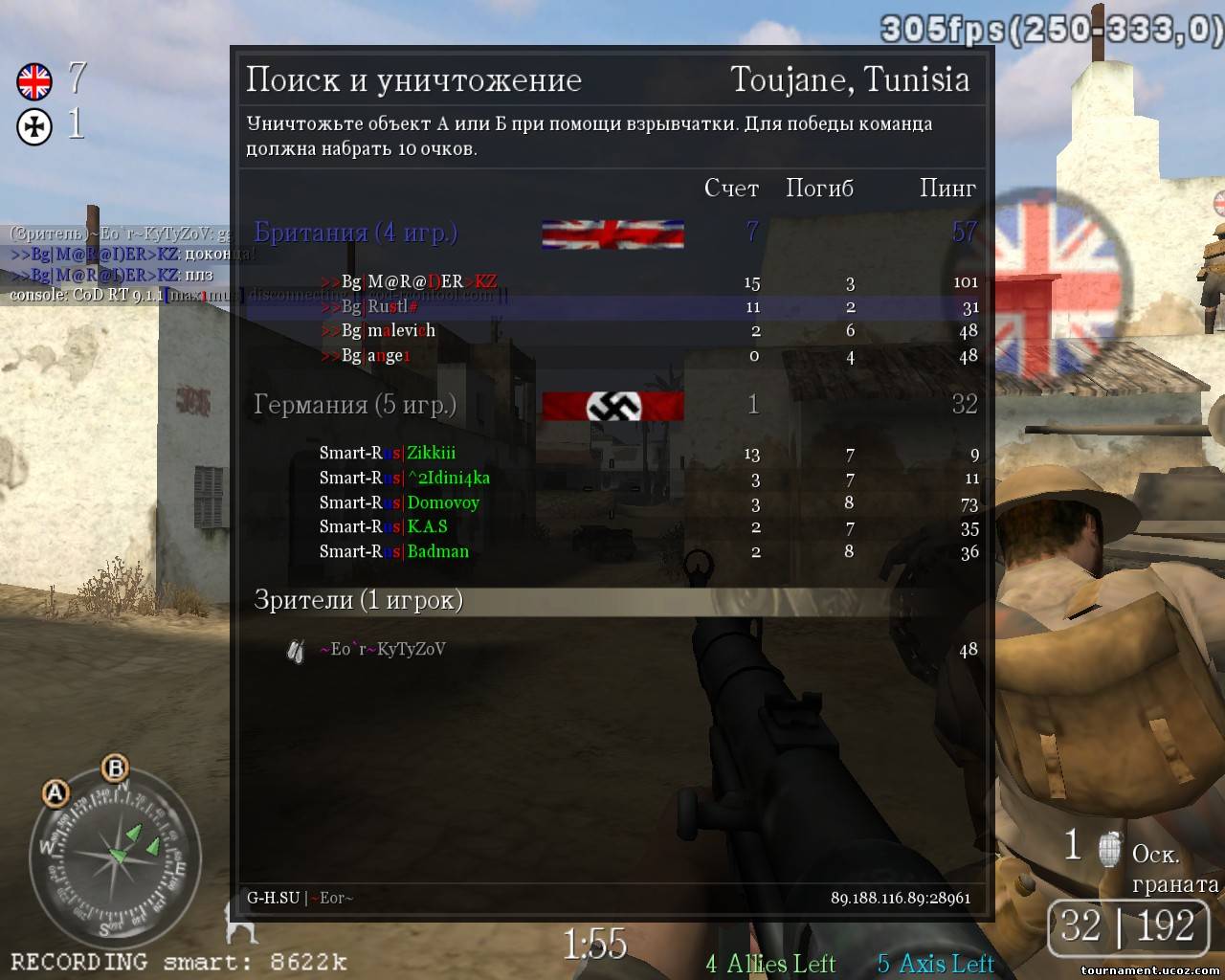The height and width of the screenshot is (980, 1225).
Task: Select the objective A marker on compass
Action: [x=56, y=793]
